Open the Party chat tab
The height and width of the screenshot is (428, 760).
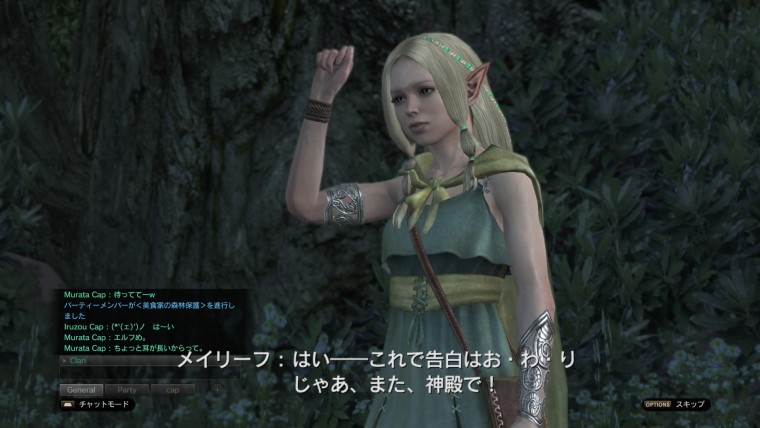127,389
